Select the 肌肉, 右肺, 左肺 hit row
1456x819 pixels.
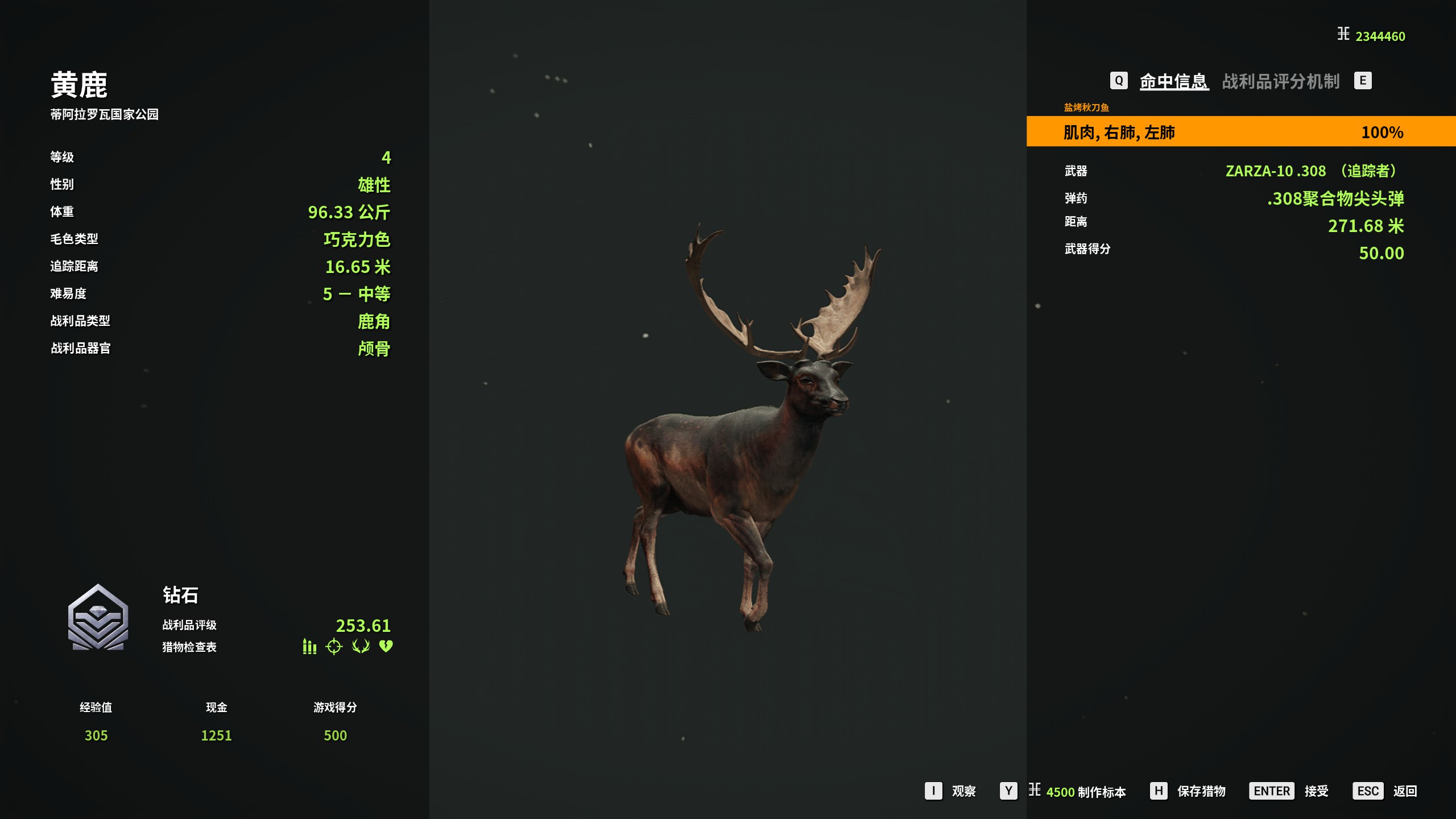click(1240, 132)
